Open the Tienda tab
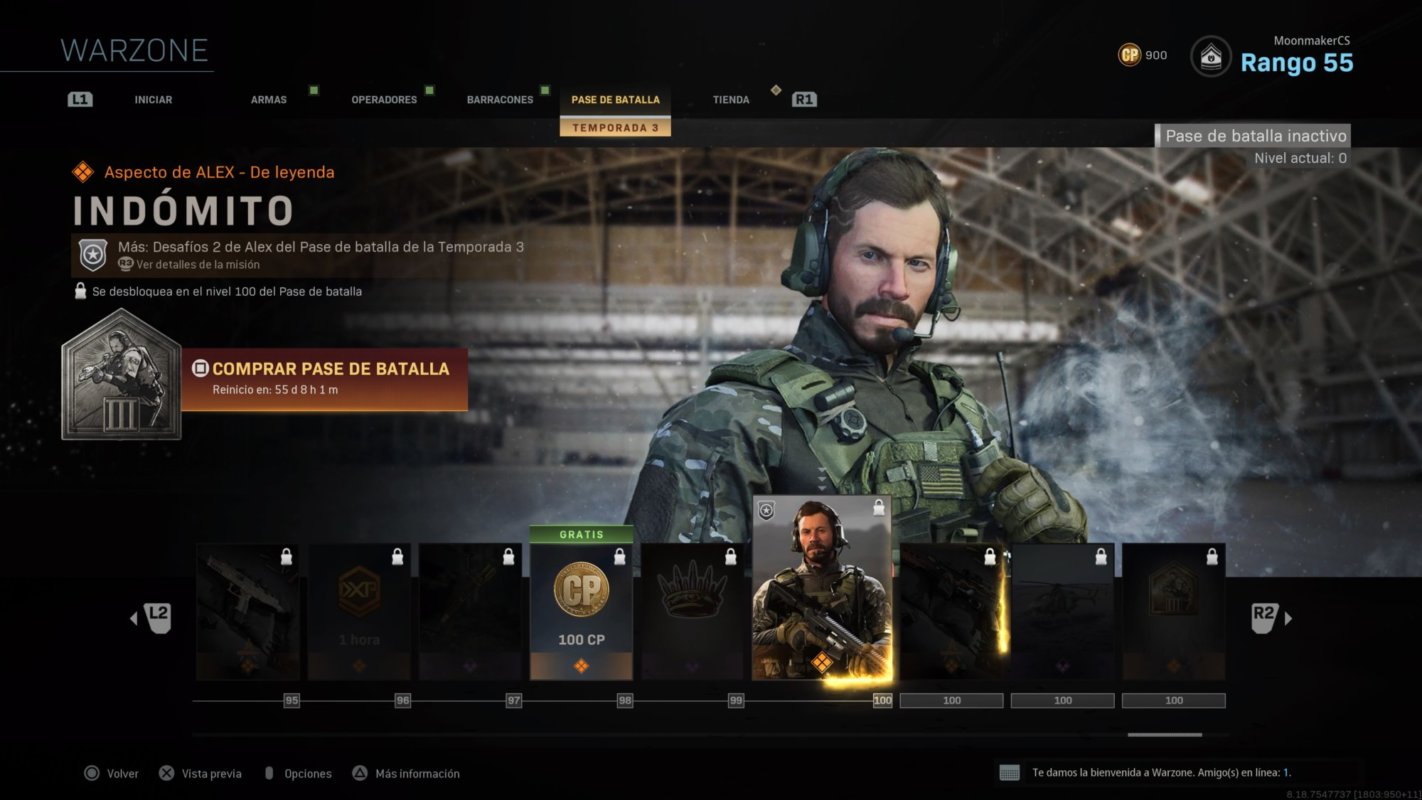1422x800 pixels. tap(730, 99)
